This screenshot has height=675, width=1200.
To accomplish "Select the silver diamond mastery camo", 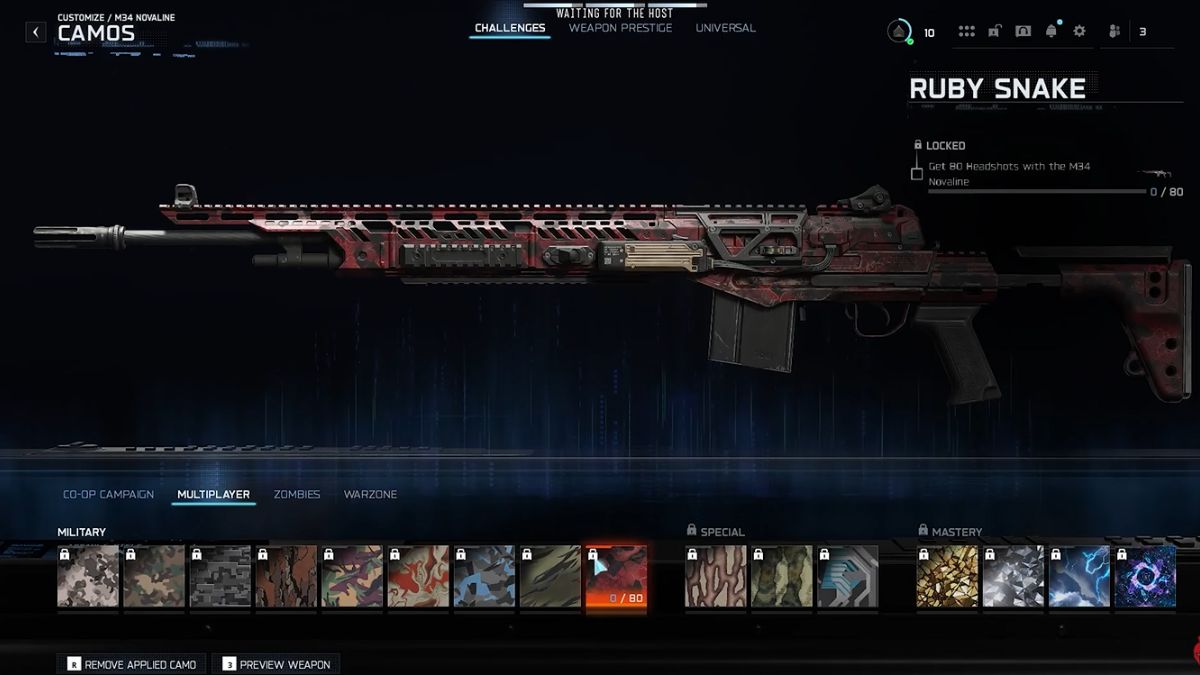I will pyautogui.click(x=1013, y=576).
